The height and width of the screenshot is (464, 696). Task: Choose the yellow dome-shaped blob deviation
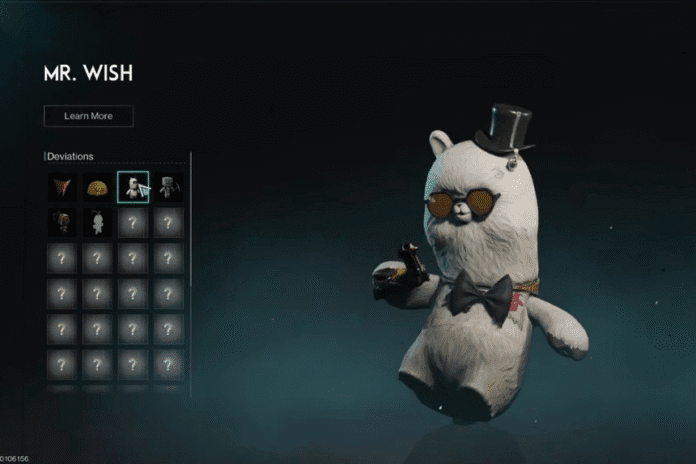(97, 187)
